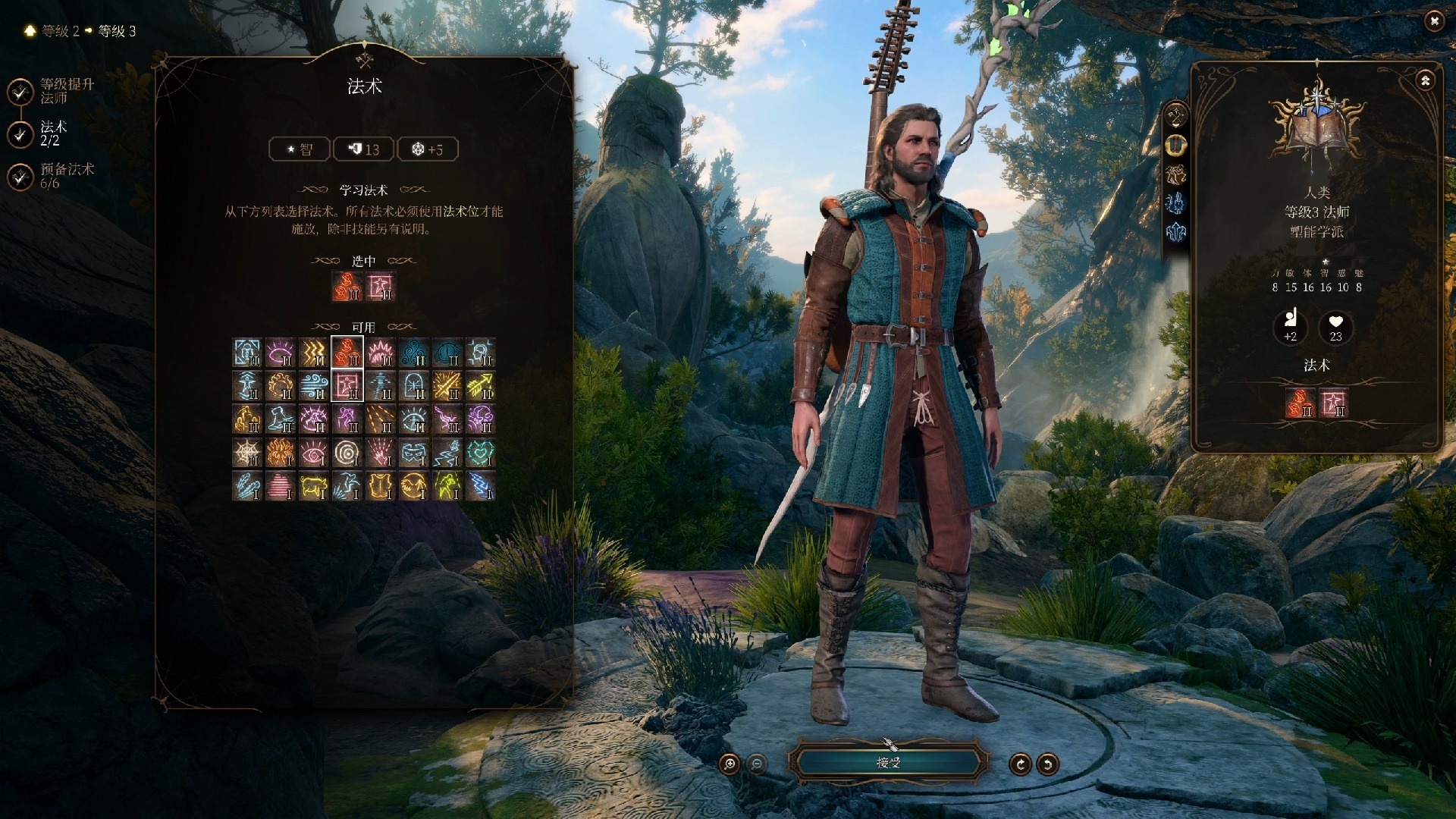Choose the cyan heart spell
The width and height of the screenshot is (1456, 819).
(x=480, y=453)
